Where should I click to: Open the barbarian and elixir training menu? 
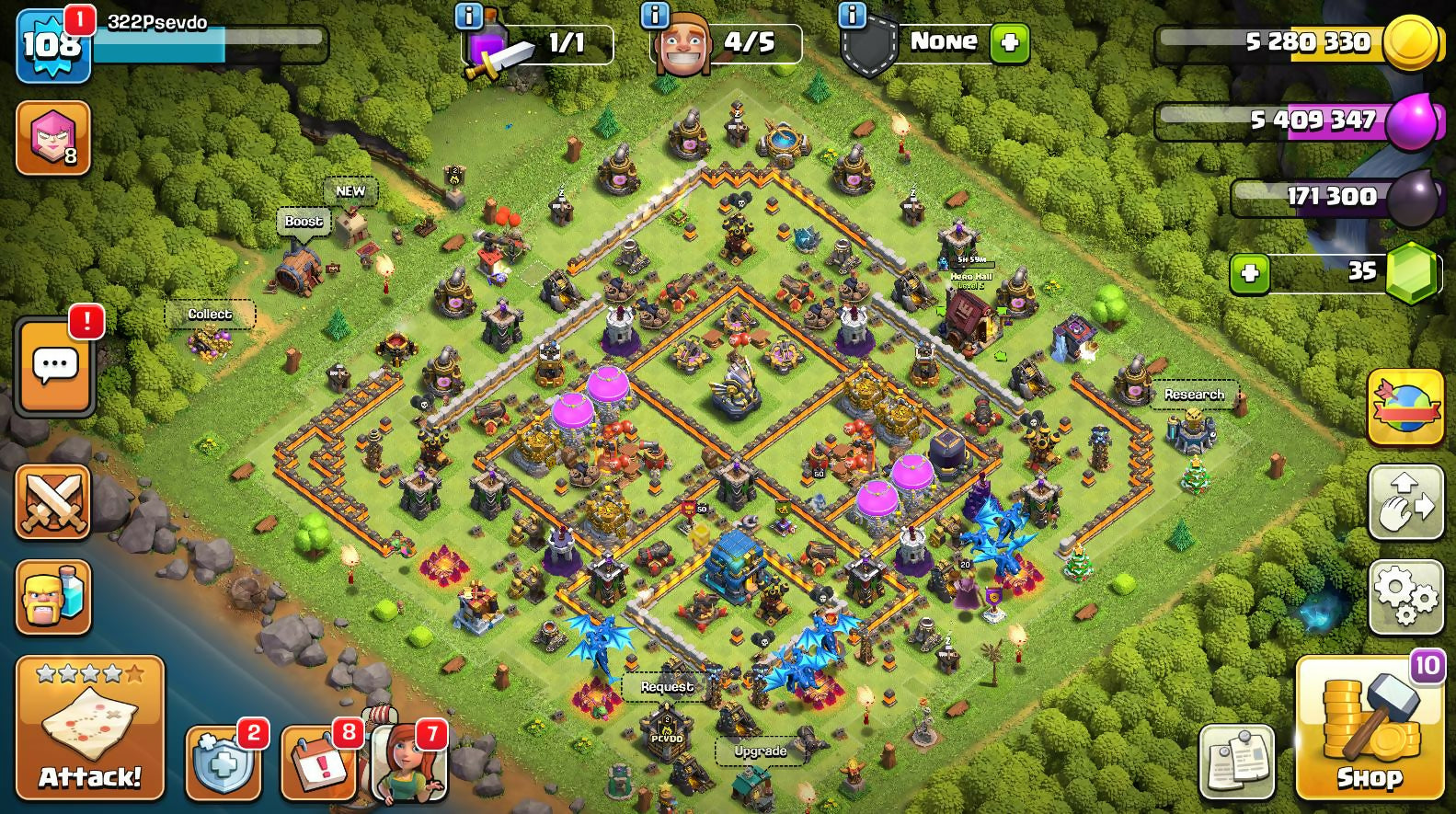pos(53,597)
